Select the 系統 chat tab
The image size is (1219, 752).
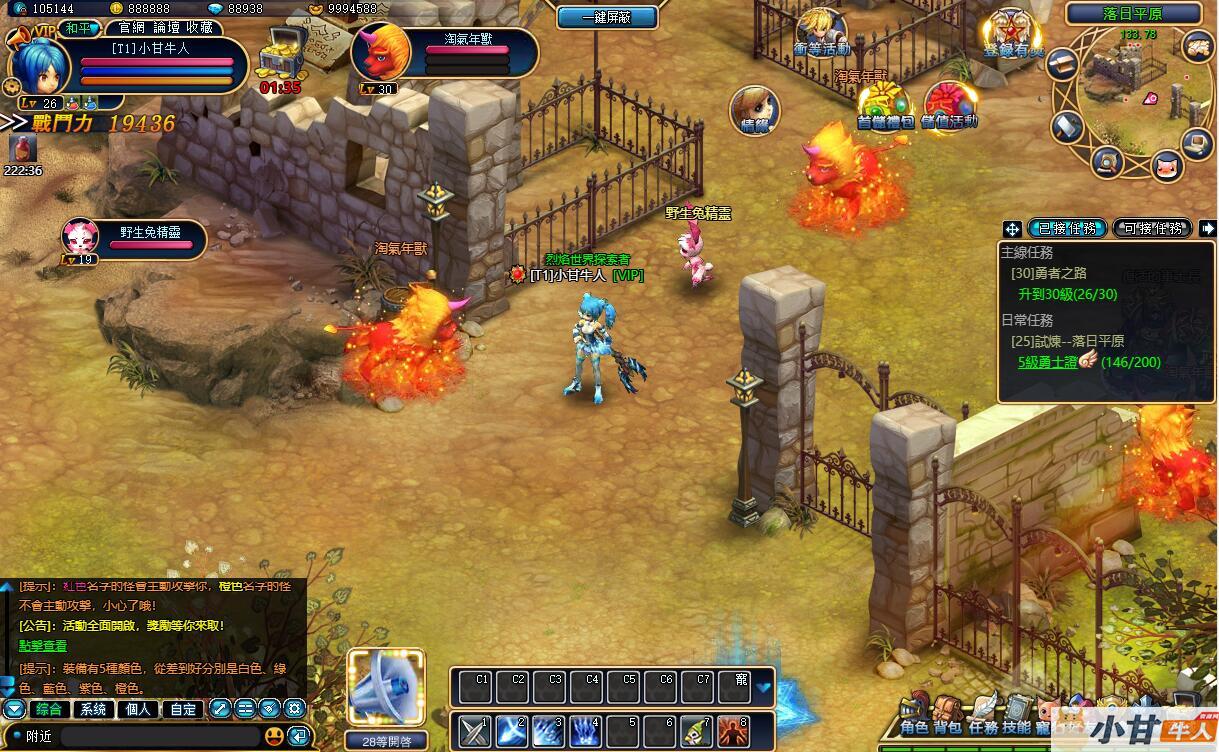[x=93, y=709]
